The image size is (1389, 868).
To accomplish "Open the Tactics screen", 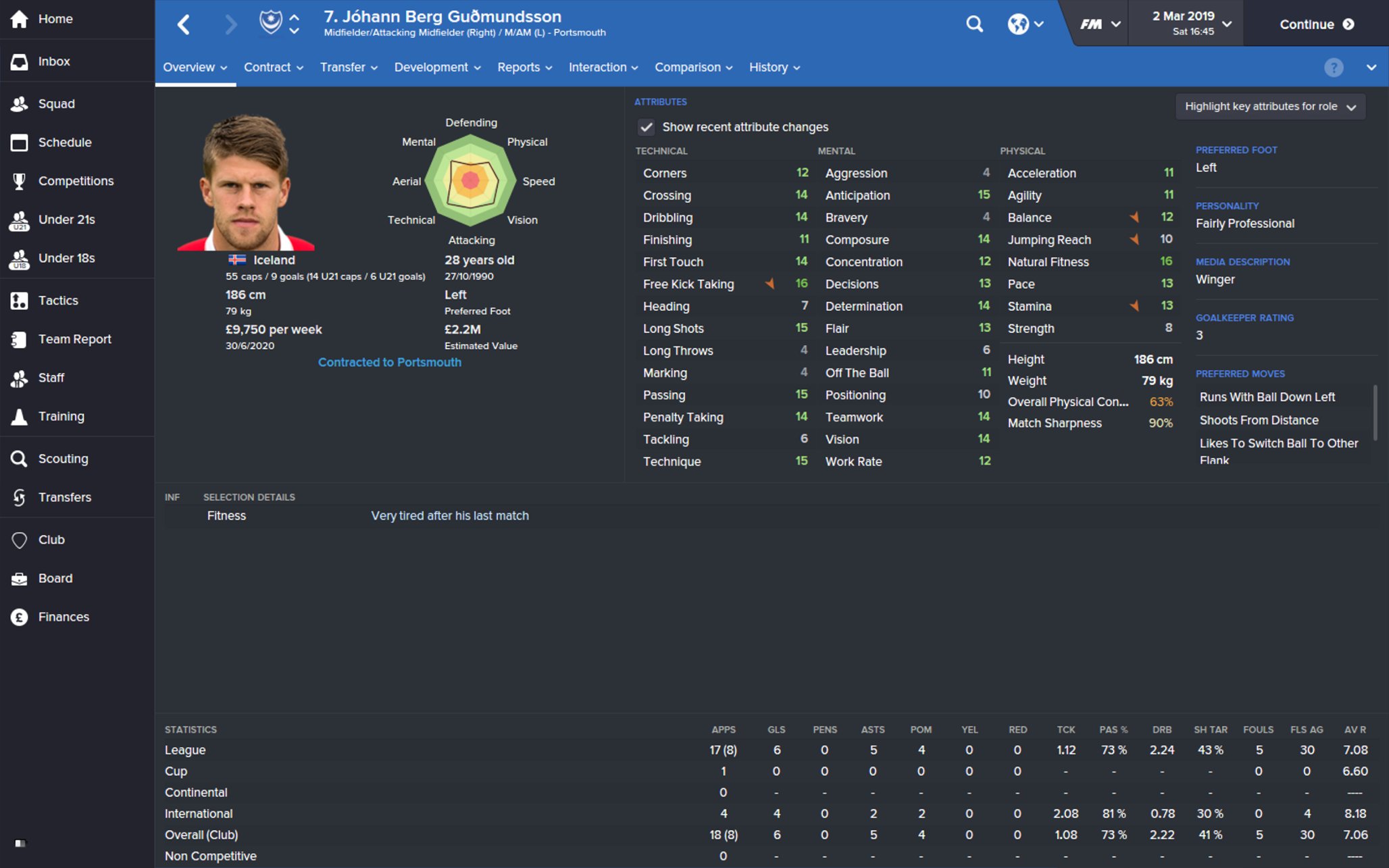I will [x=58, y=300].
